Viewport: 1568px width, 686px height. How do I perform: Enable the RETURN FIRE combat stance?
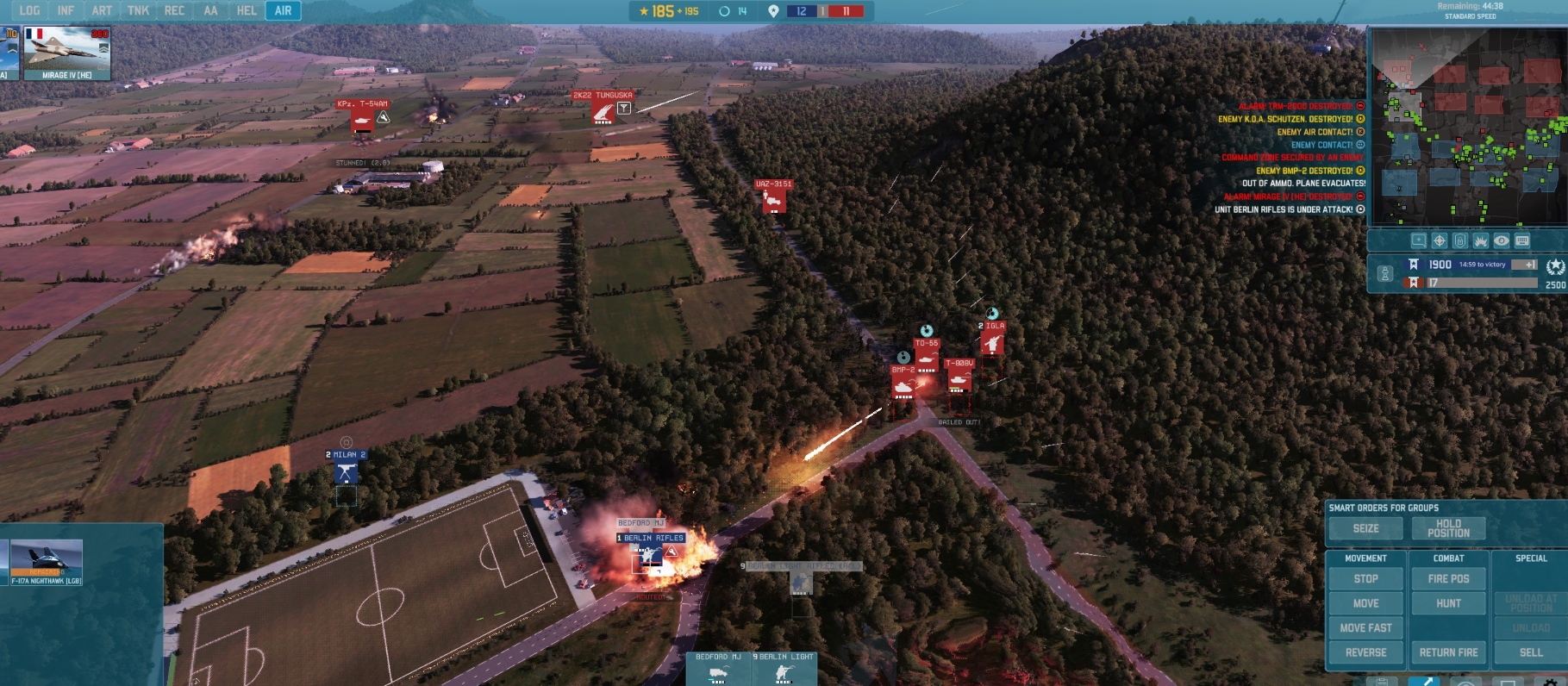[1448, 652]
